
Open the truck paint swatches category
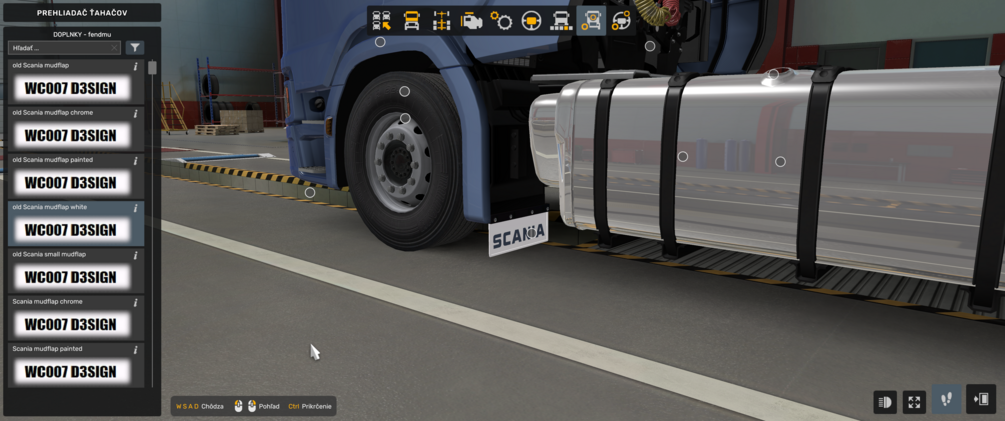coord(561,20)
